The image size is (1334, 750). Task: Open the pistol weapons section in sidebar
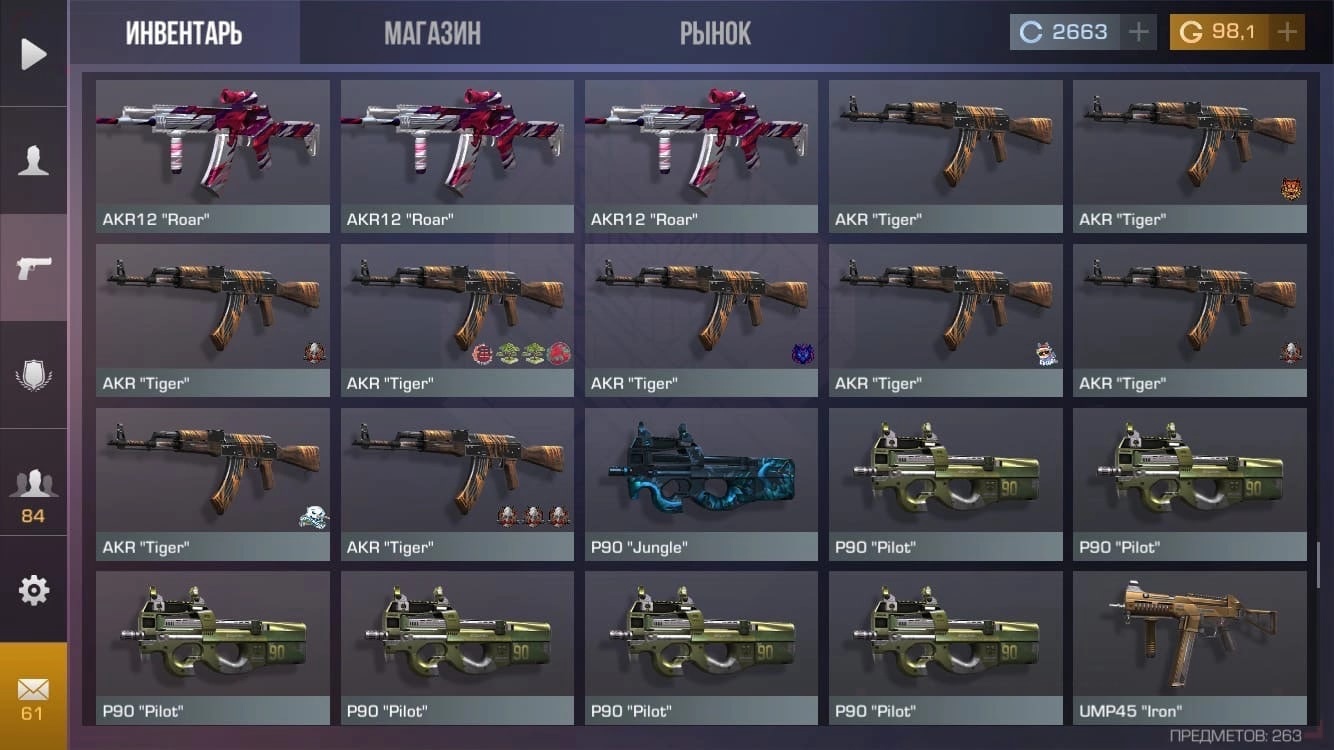tap(33, 267)
